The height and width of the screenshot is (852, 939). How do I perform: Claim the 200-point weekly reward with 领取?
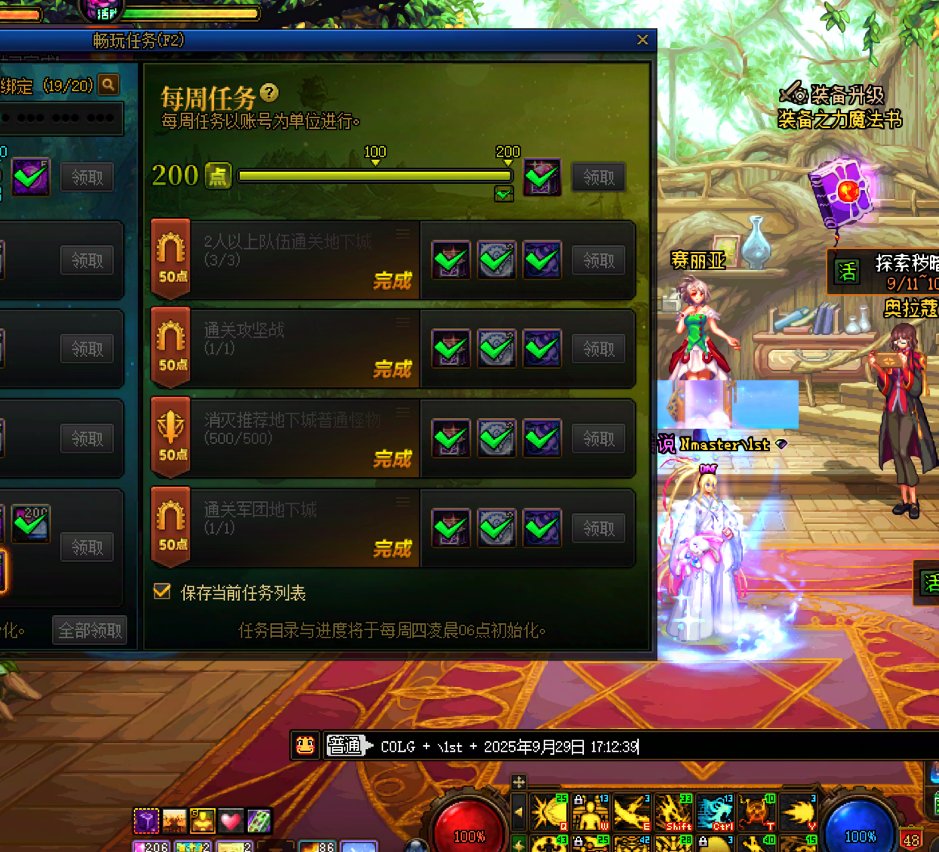tap(598, 177)
